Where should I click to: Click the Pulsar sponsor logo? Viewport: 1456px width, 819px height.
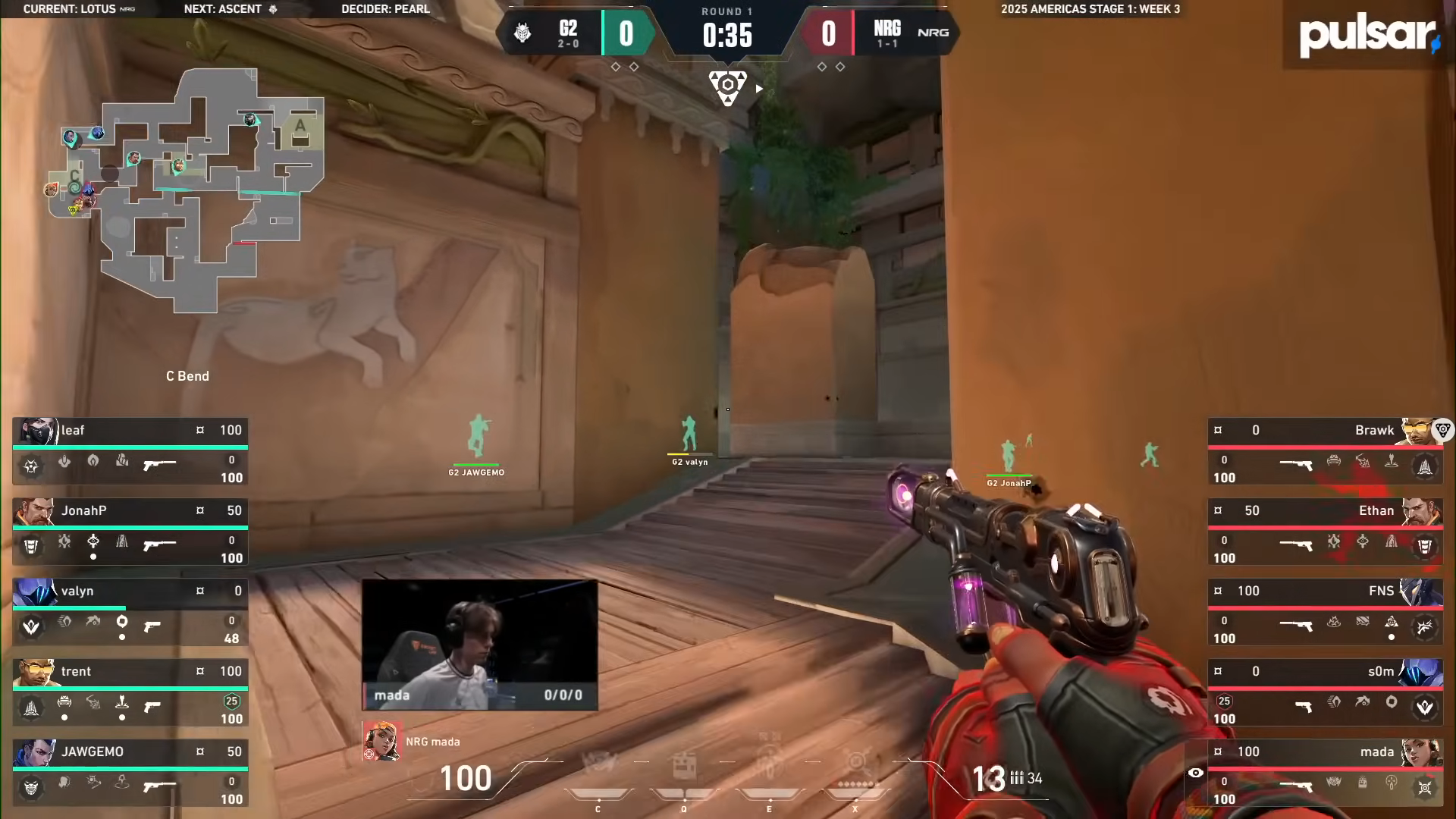click(1368, 35)
